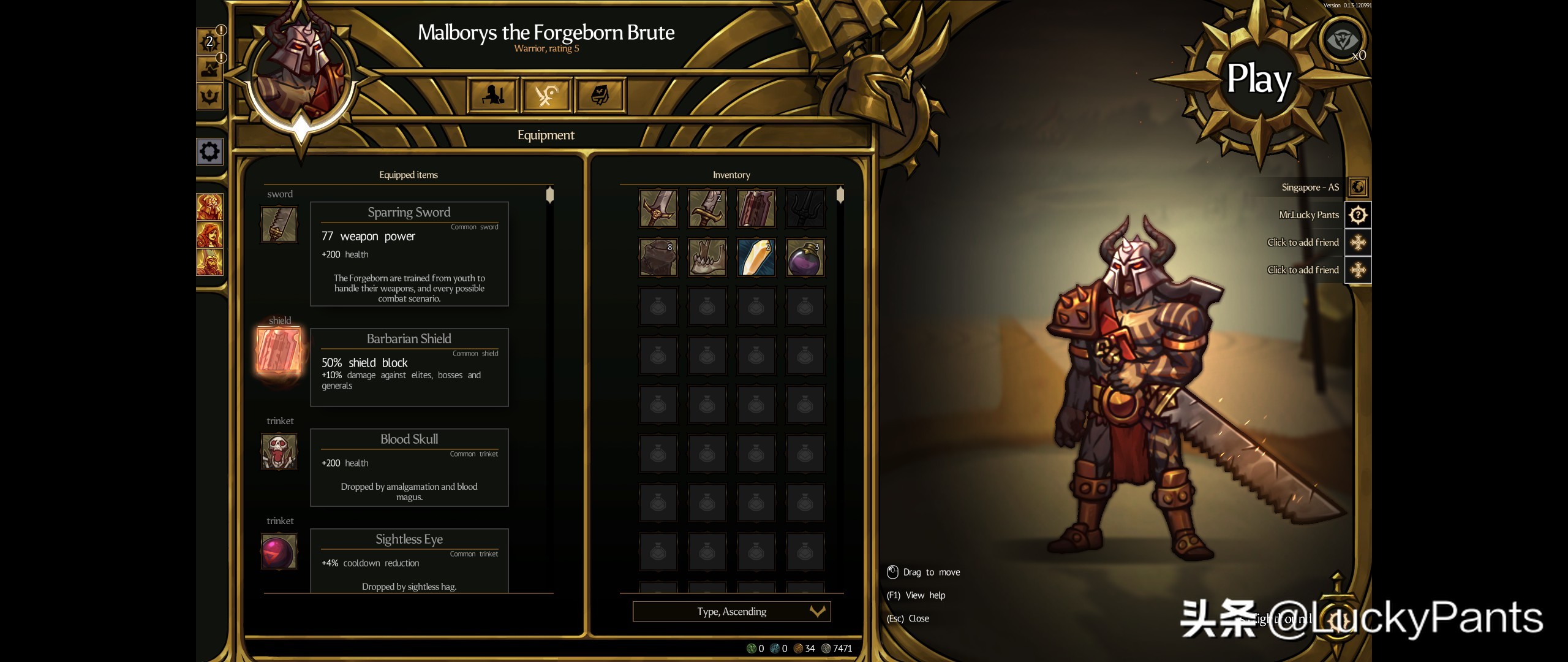Select the jawbone item in inventory
The width and height of the screenshot is (1568, 662).
pyautogui.click(x=707, y=257)
